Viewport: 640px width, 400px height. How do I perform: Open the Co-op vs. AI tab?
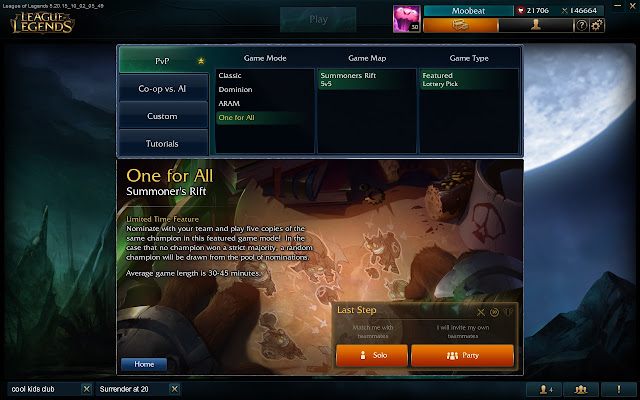point(162,89)
